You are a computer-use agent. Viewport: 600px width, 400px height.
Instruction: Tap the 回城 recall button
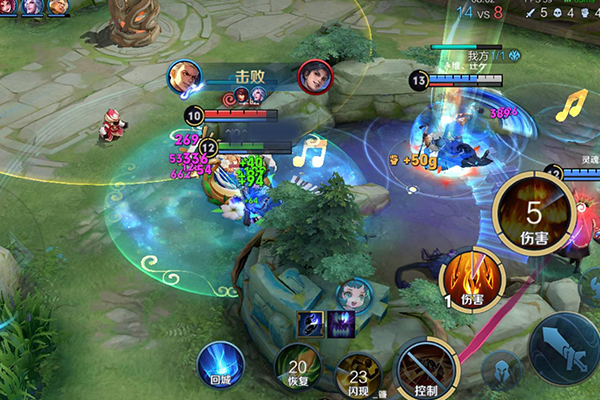point(220,364)
